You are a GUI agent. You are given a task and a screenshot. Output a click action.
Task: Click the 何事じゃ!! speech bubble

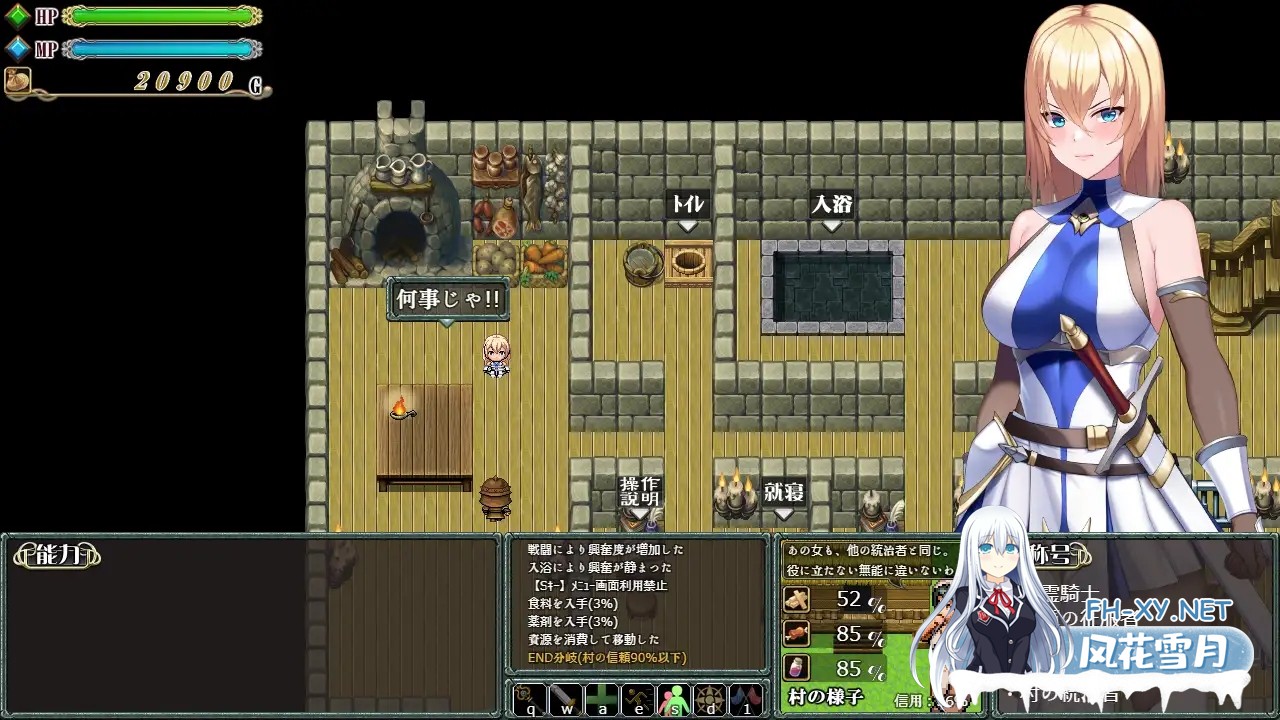[447, 299]
